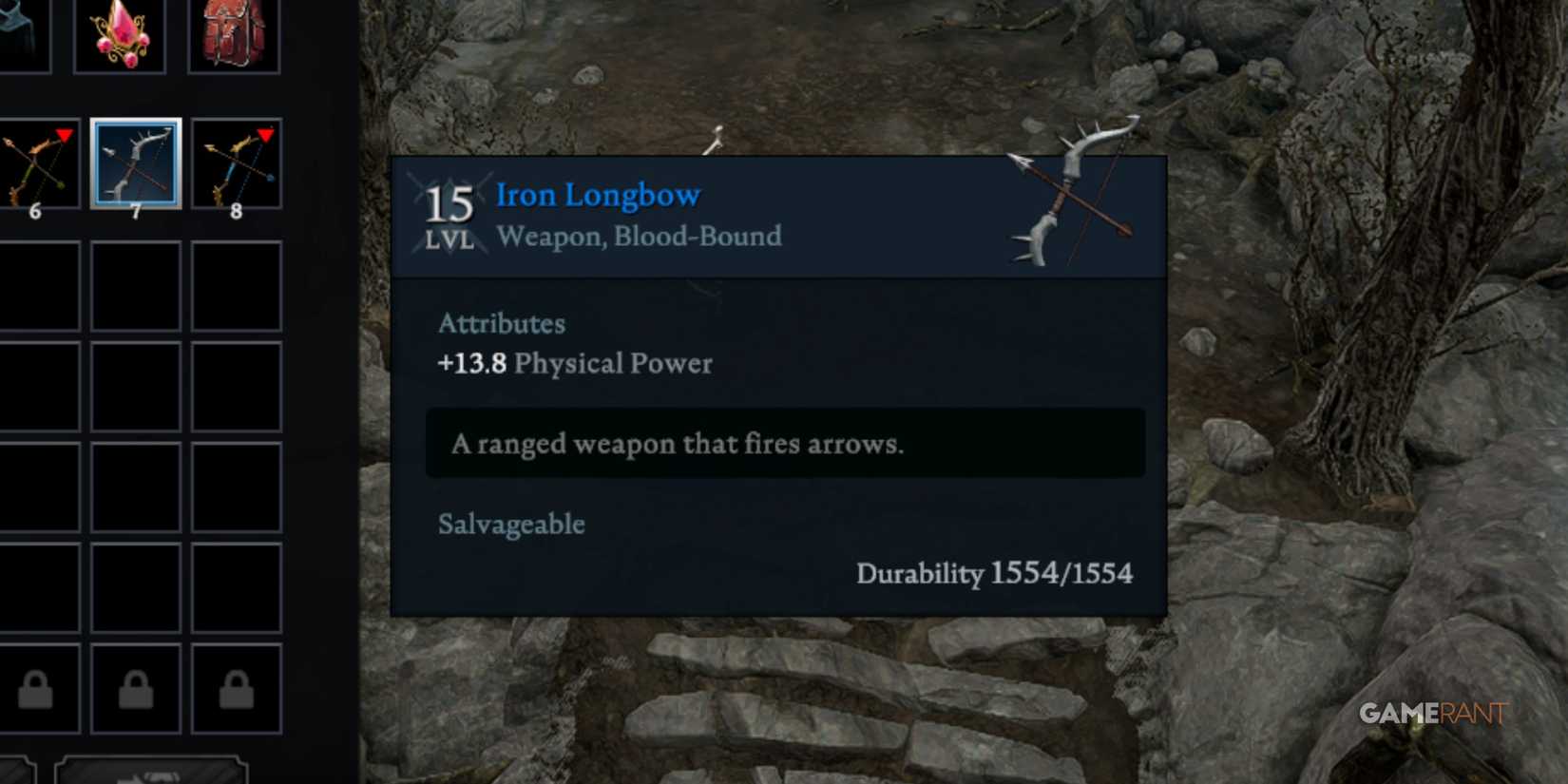Click the +13.8 Physical Power attribute line
1568x784 pixels.
574,363
